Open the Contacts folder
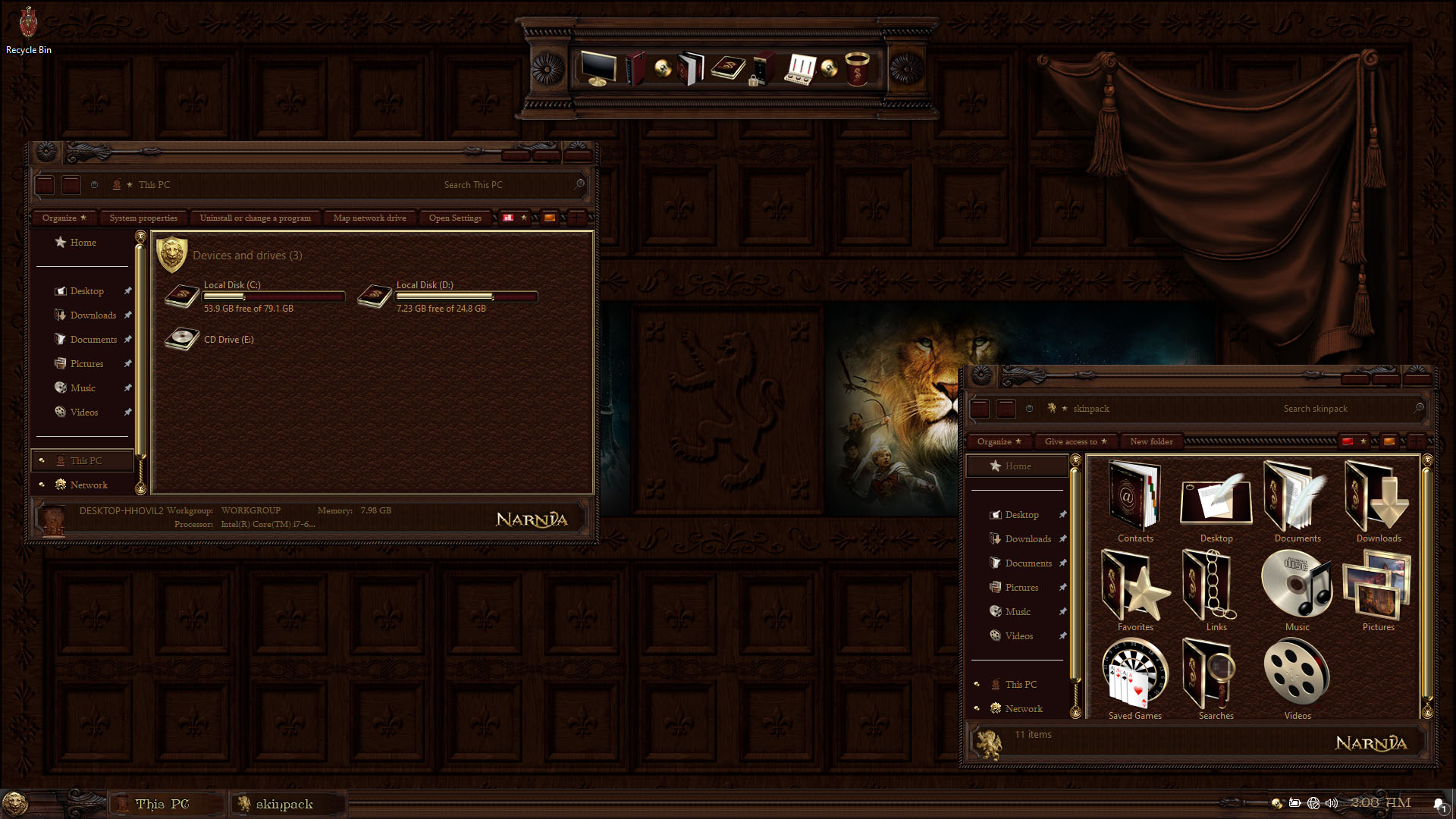 coord(1134,501)
